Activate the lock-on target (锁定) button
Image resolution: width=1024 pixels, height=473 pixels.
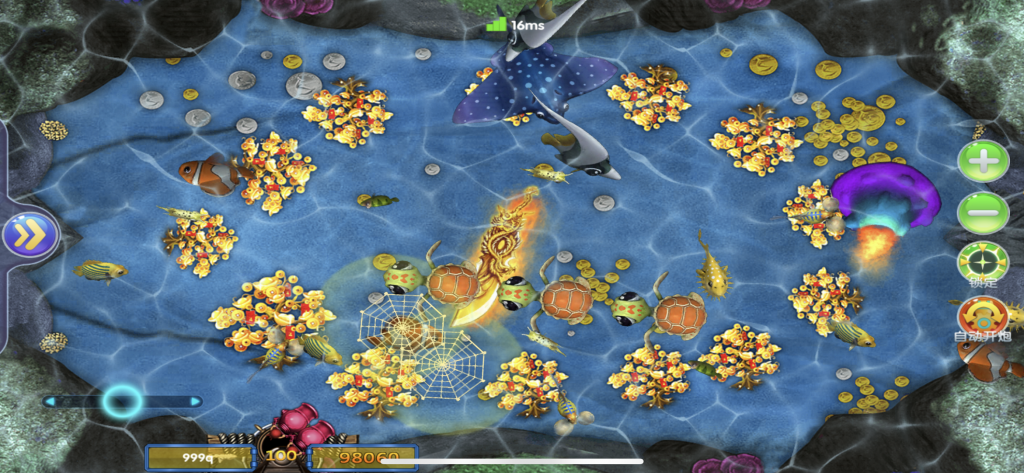click(x=983, y=263)
